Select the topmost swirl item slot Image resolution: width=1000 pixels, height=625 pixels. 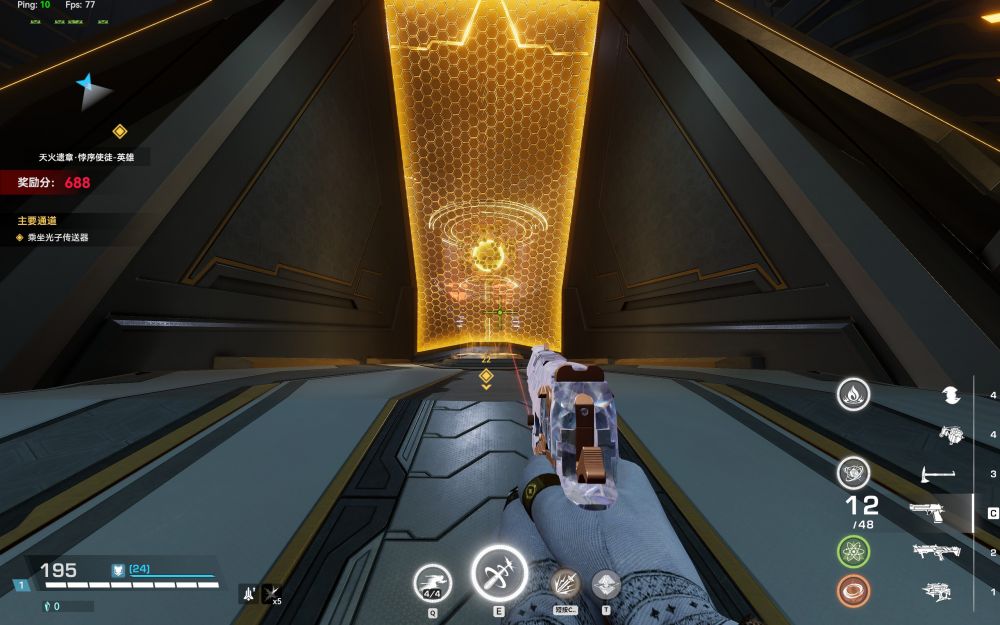point(951,396)
